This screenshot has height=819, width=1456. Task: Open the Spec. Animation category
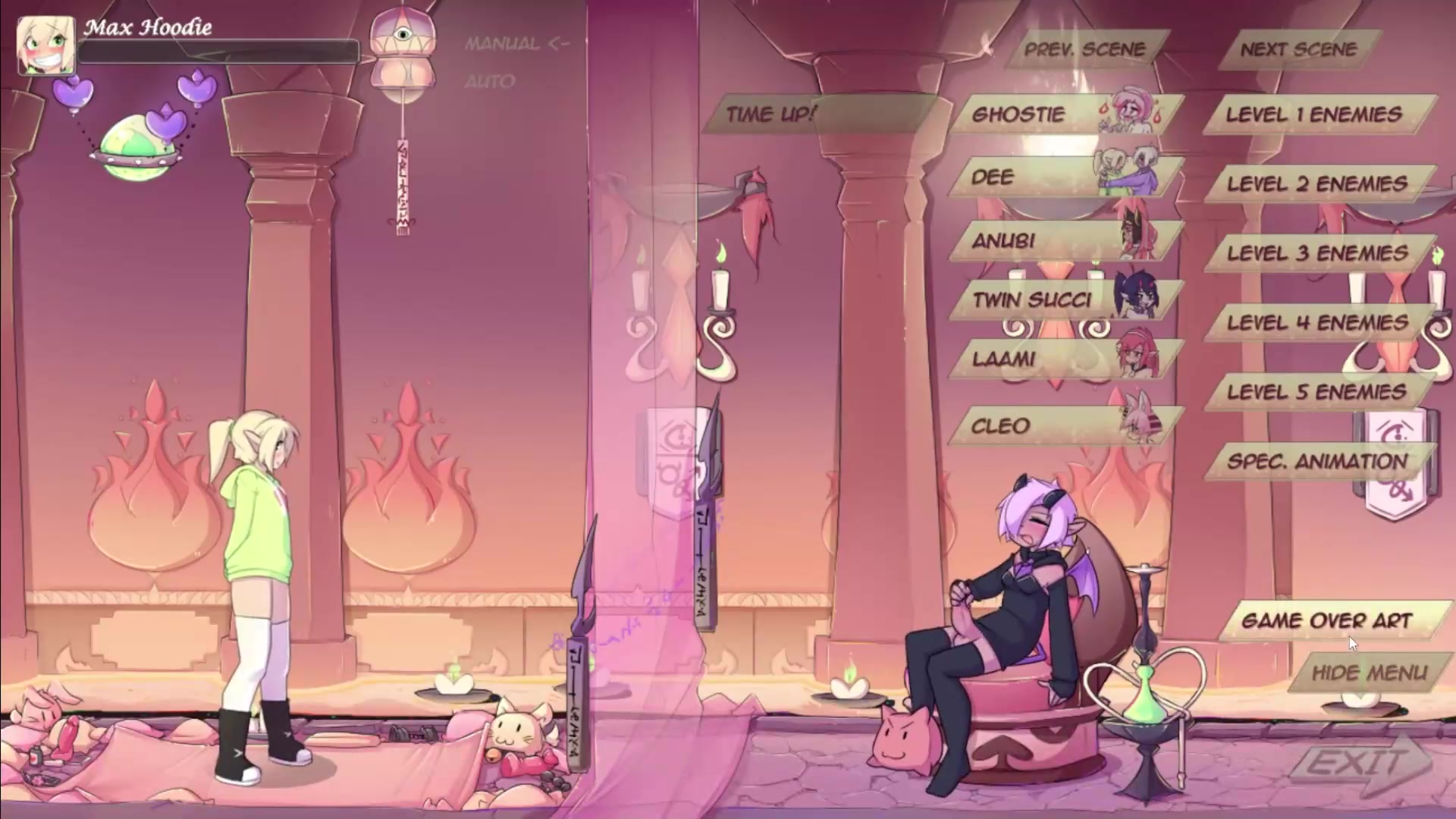tap(1317, 462)
